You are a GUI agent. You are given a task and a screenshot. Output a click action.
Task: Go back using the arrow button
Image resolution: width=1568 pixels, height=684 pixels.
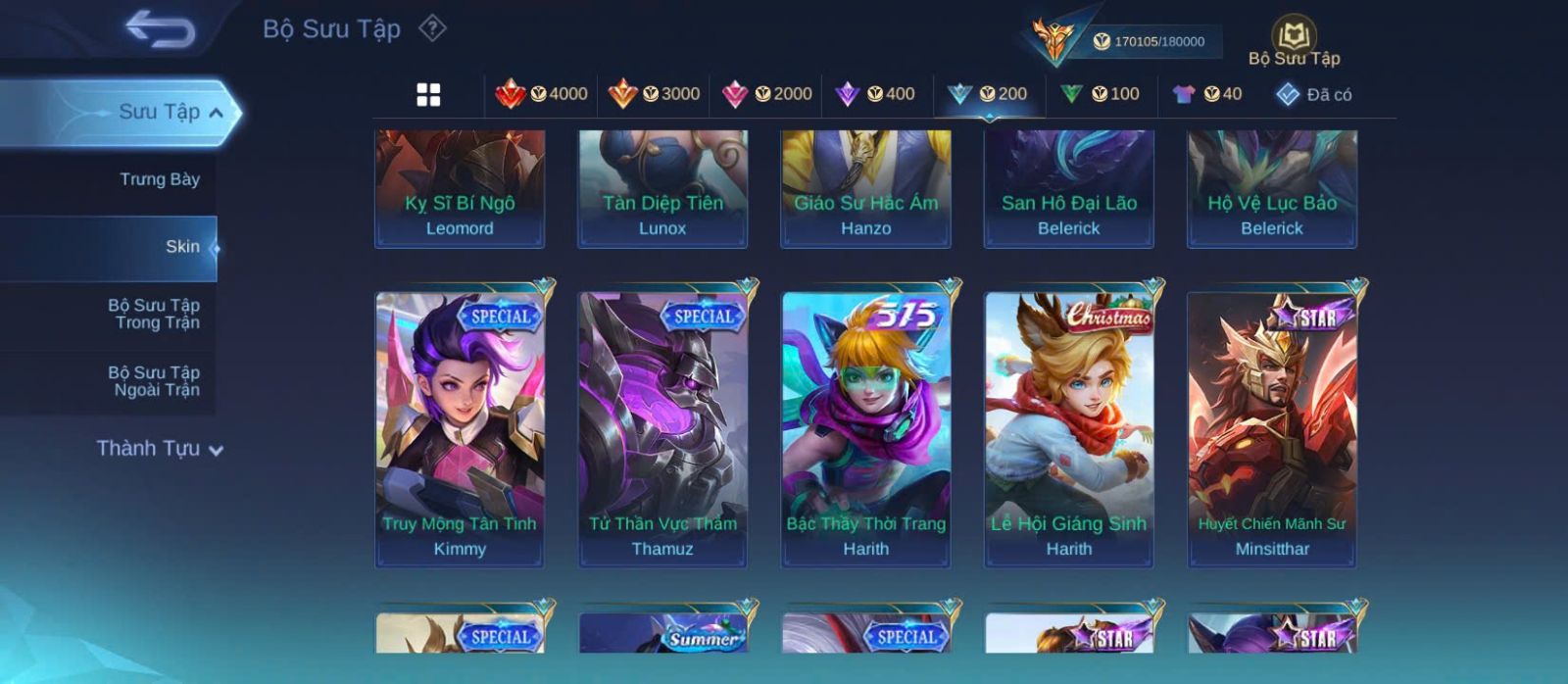tap(160, 29)
